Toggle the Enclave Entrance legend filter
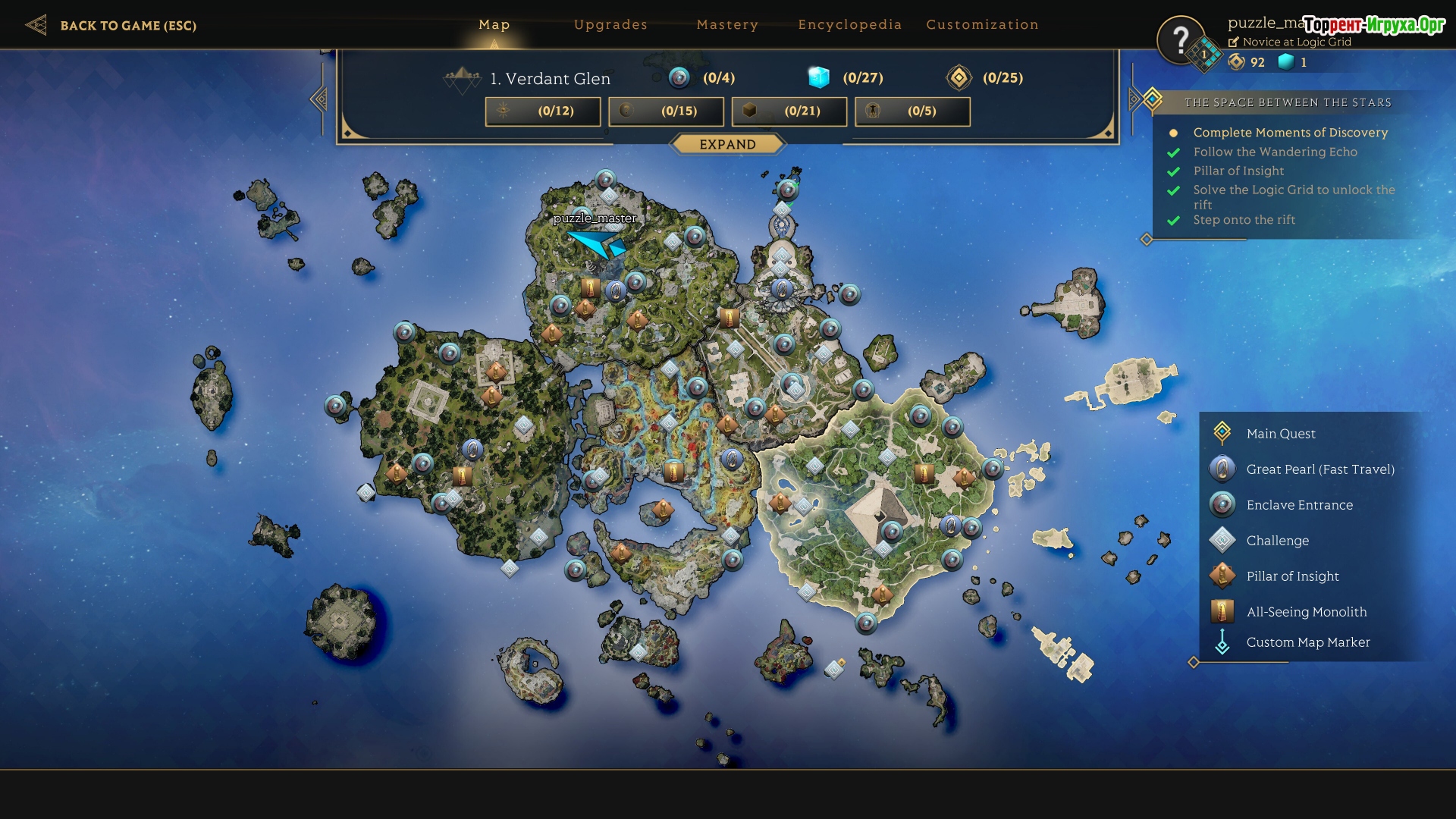The image size is (1456, 819). [1299, 505]
